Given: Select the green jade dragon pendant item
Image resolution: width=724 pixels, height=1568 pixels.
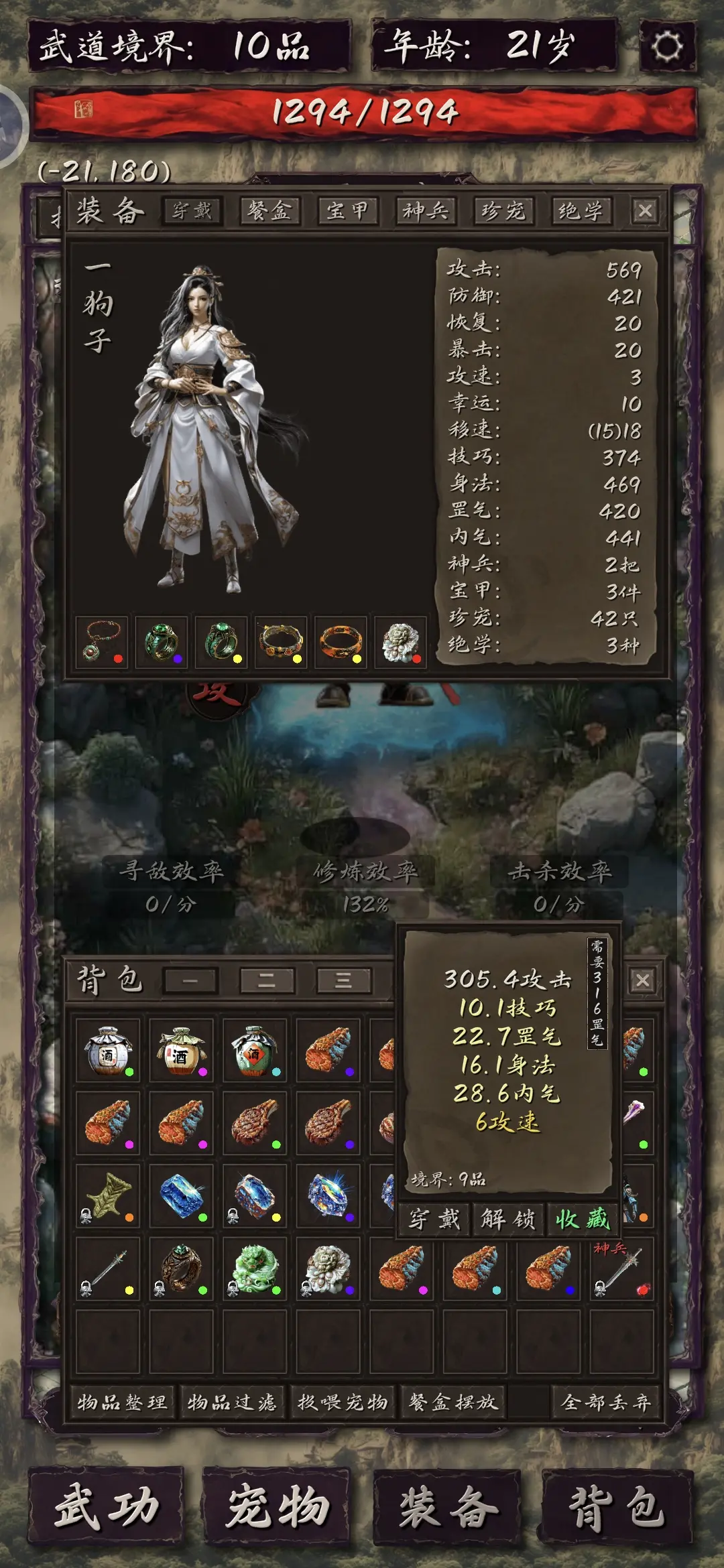Looking at the screenshot, I should tap(255, 1268).
